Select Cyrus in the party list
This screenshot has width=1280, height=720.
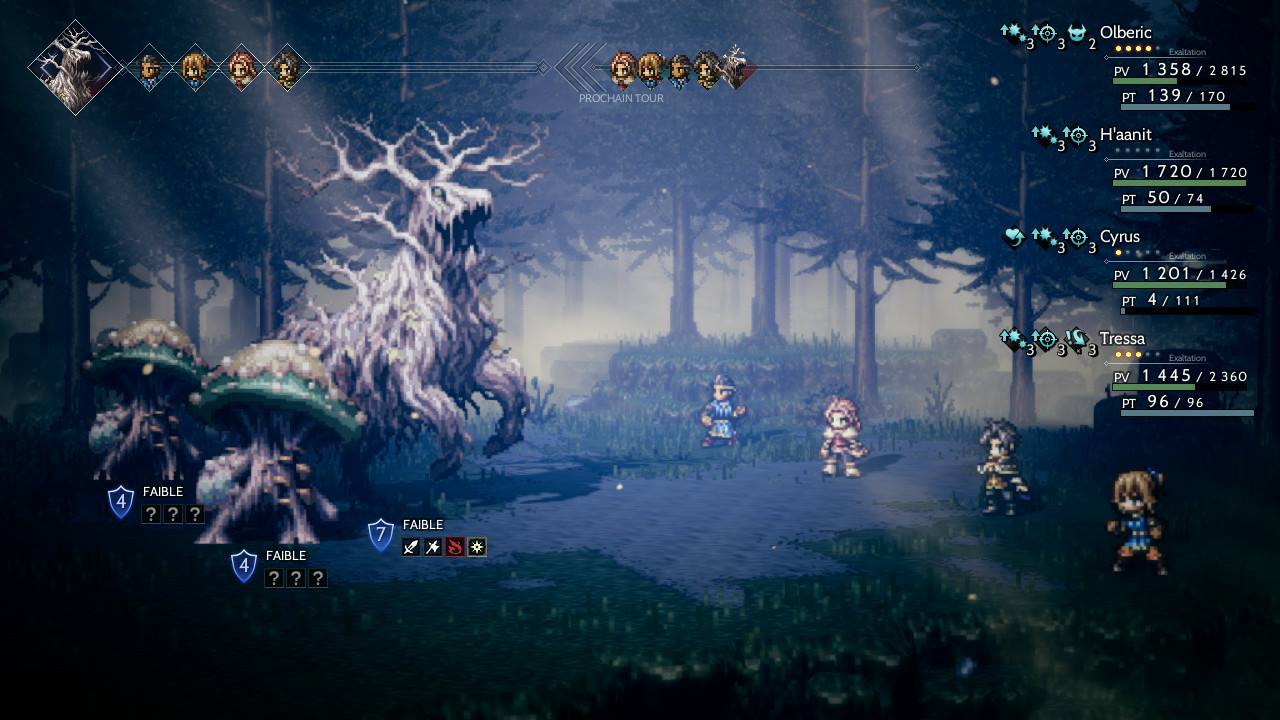click(x=1120, y=237)
